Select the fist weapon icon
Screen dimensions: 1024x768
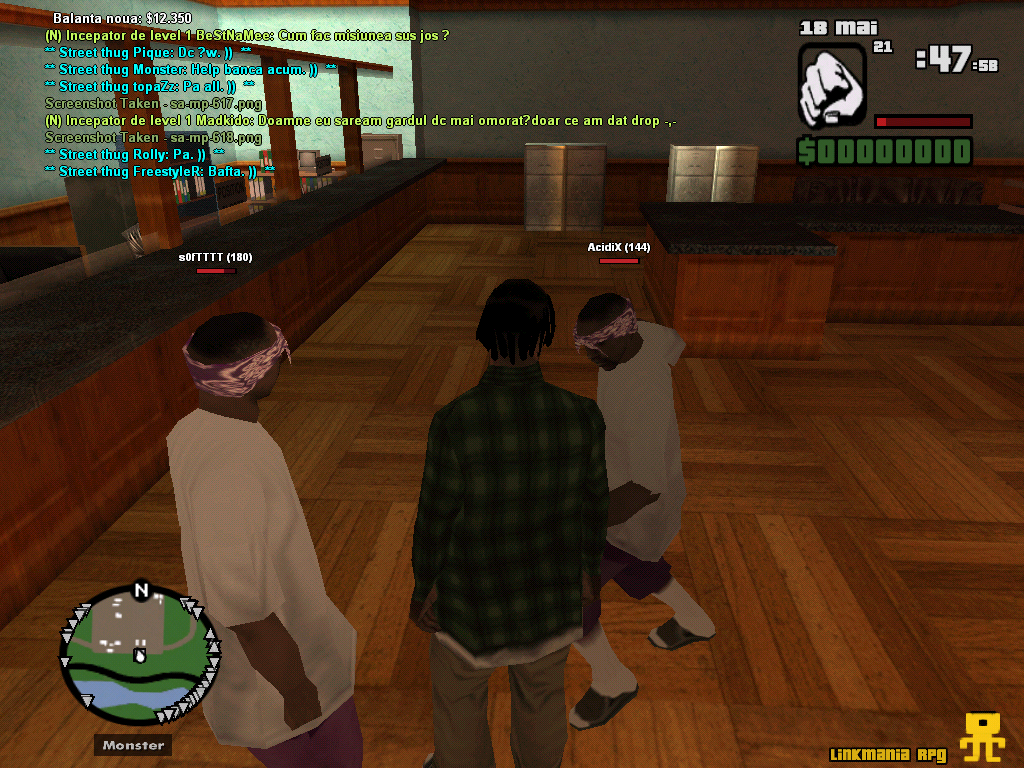pos(832,84)
